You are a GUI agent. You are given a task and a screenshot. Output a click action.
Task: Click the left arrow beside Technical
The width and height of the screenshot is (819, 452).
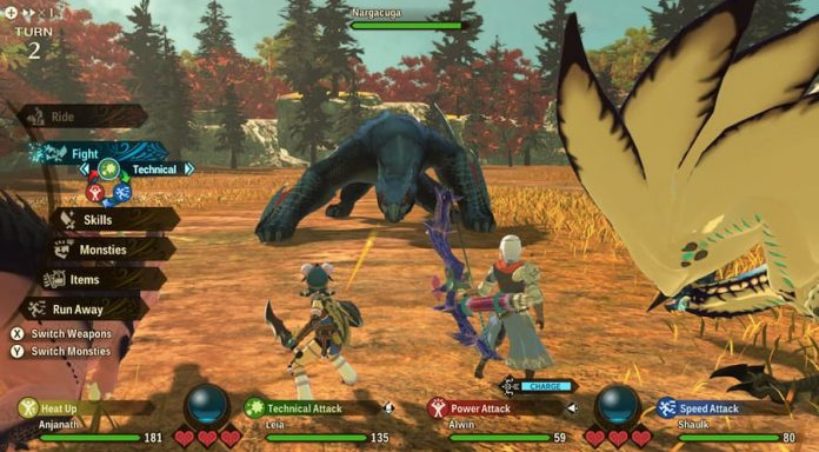85,170
